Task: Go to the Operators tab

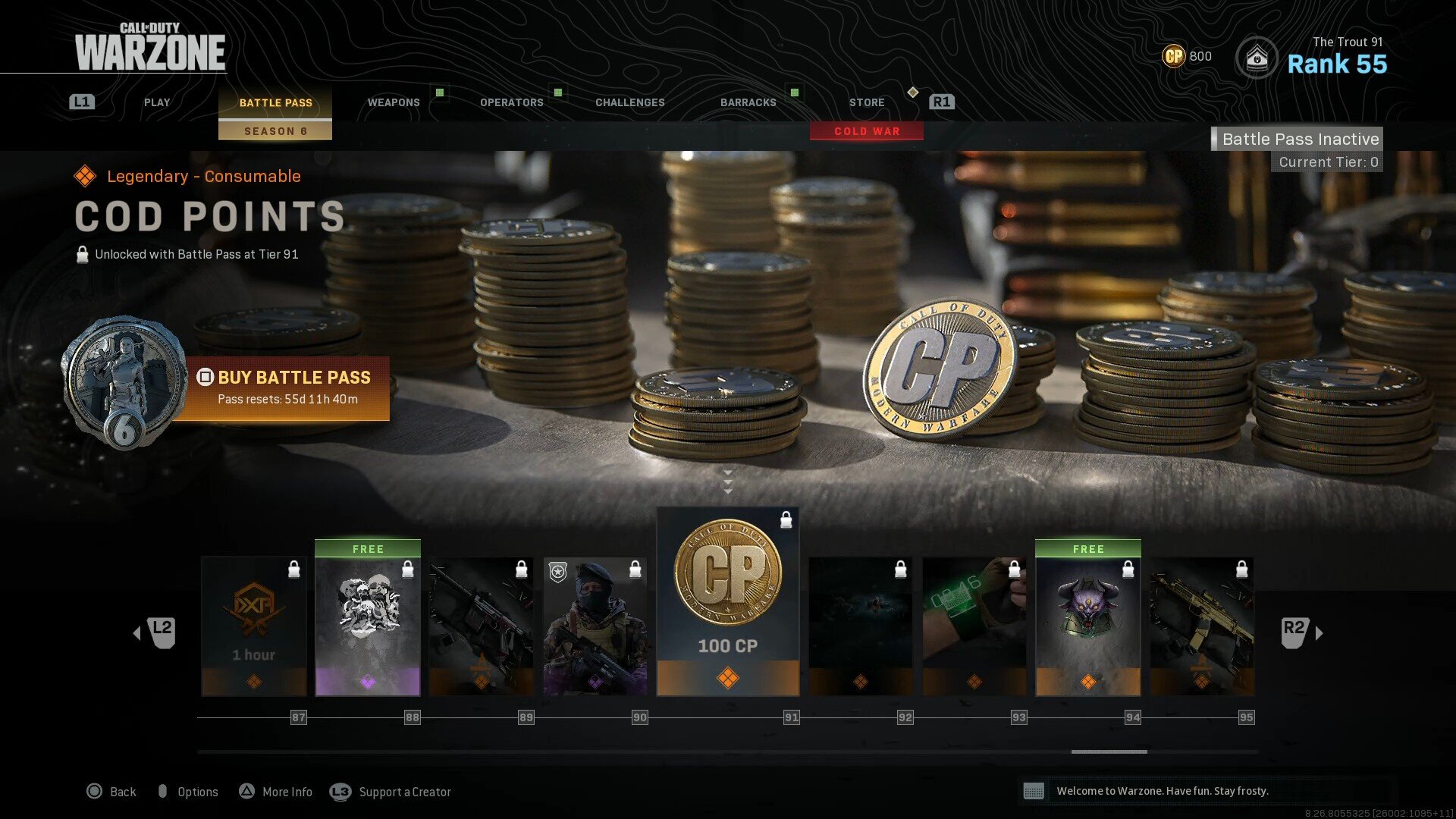Action: pyautogui.click(x=512, y=102)
